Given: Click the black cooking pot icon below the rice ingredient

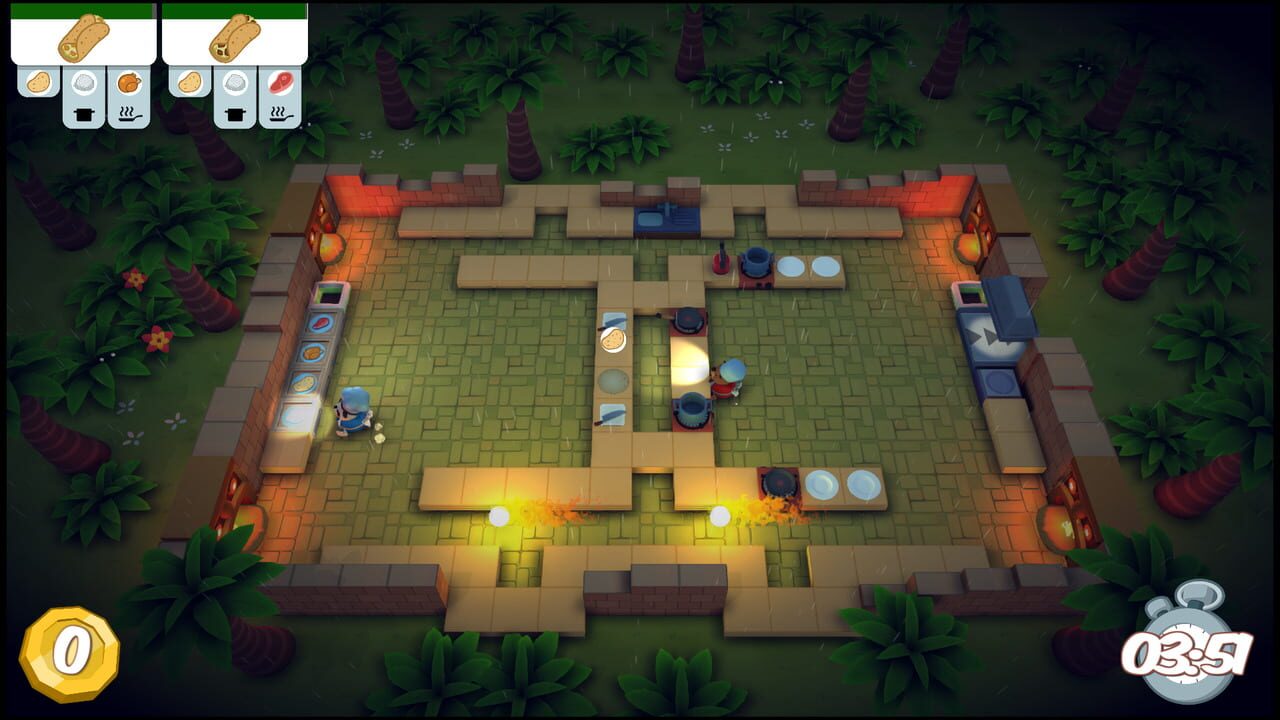Looking at the screenshot, I should coord(82,113).
